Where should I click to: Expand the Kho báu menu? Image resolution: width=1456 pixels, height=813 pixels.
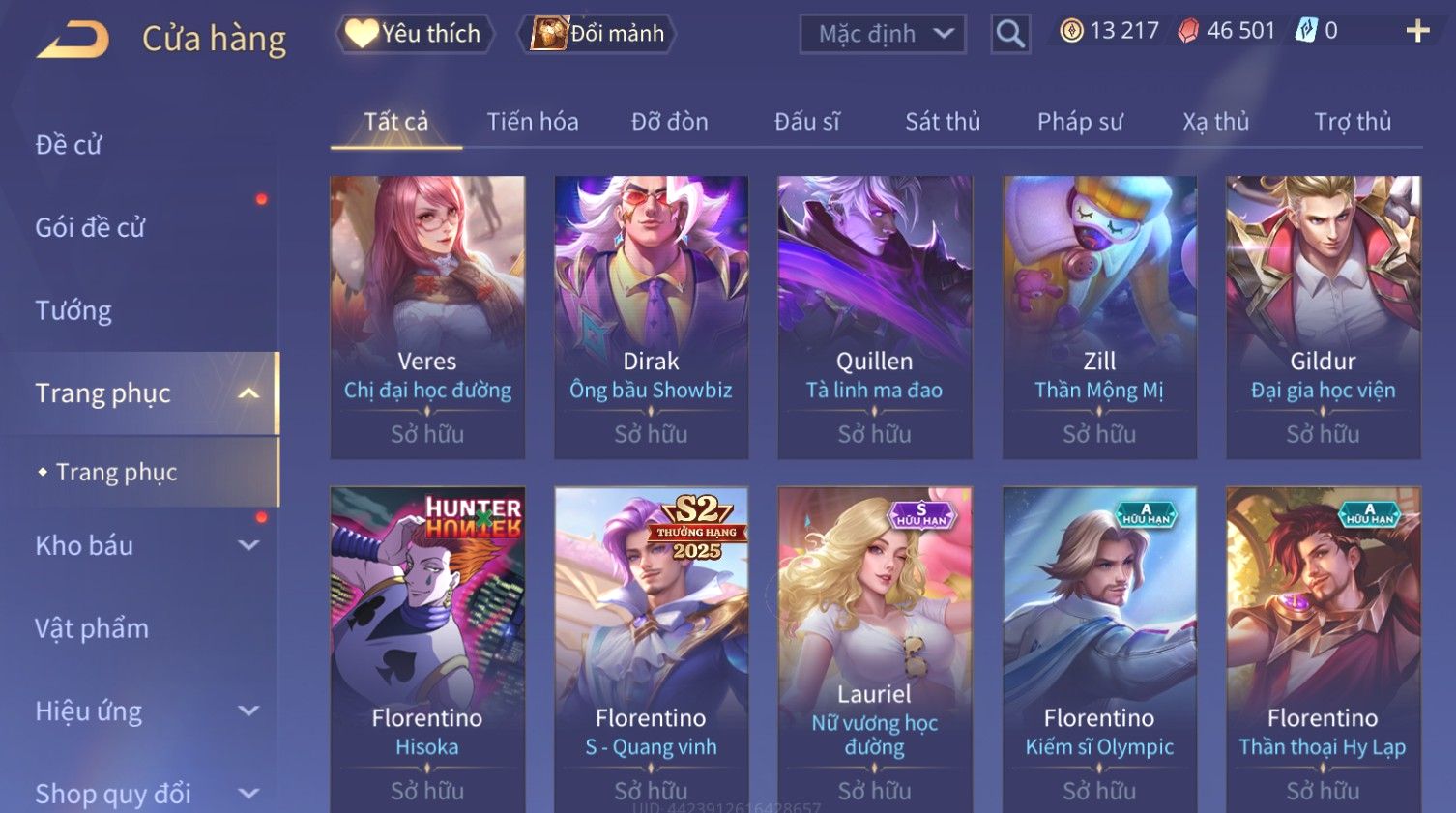145,545
